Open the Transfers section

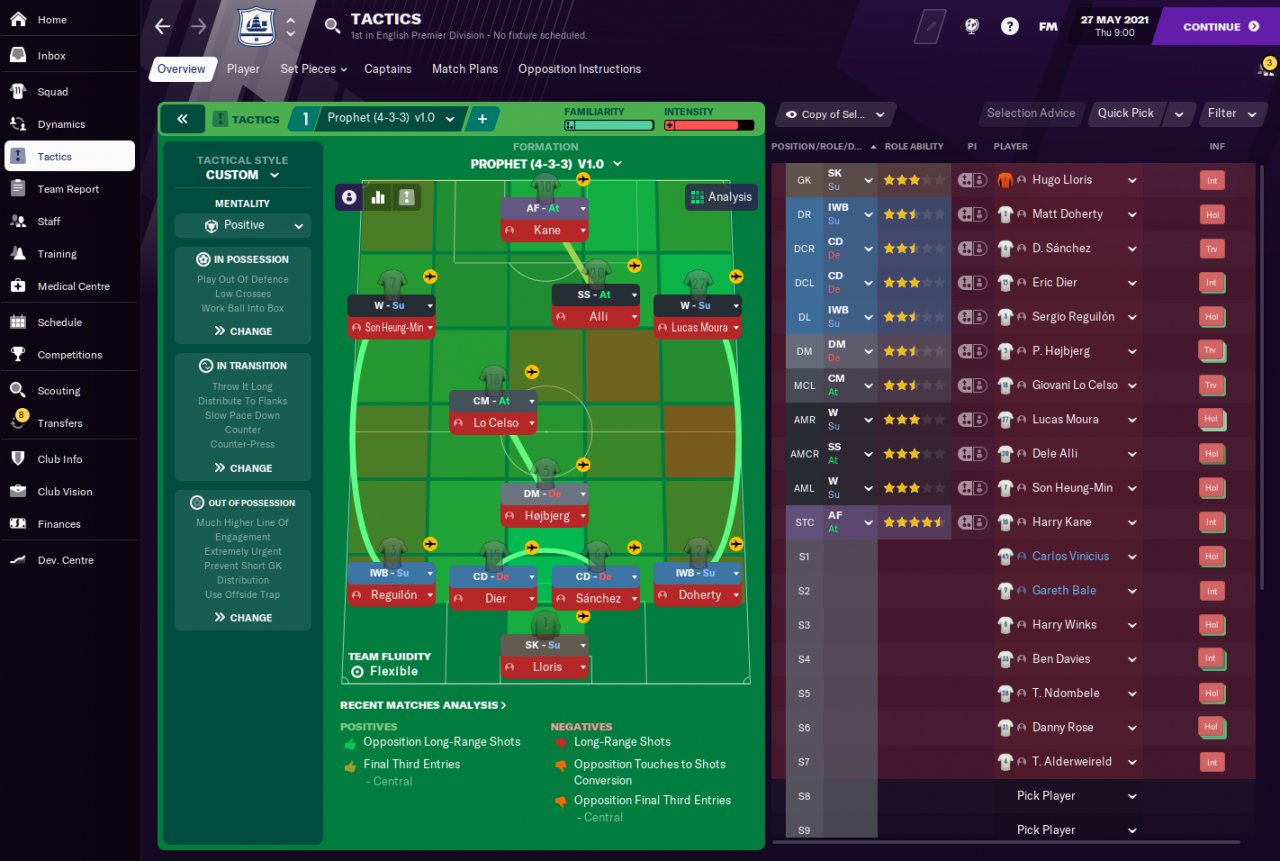(x=60, y=423)
